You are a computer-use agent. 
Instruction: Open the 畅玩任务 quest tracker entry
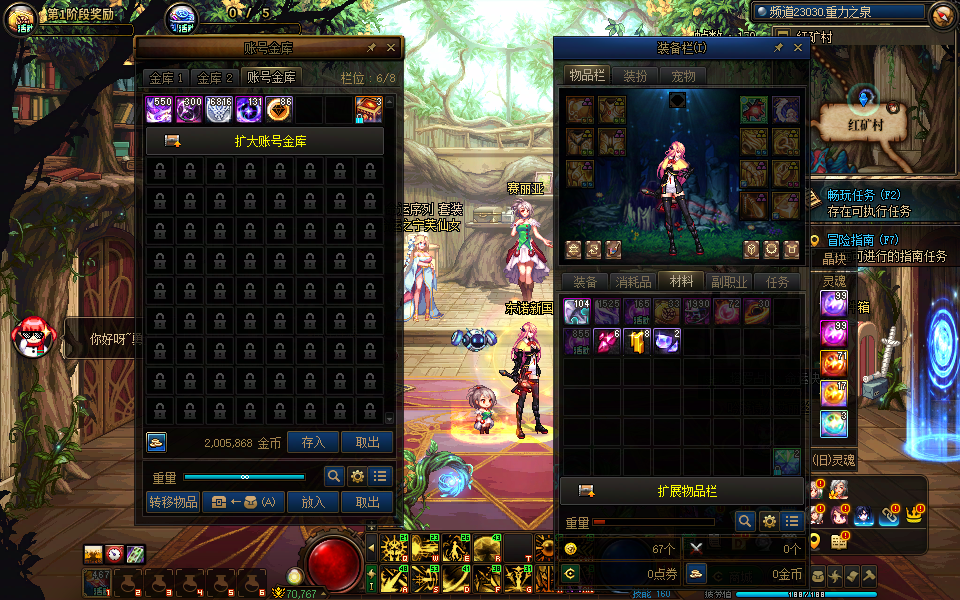click(865, 195)
